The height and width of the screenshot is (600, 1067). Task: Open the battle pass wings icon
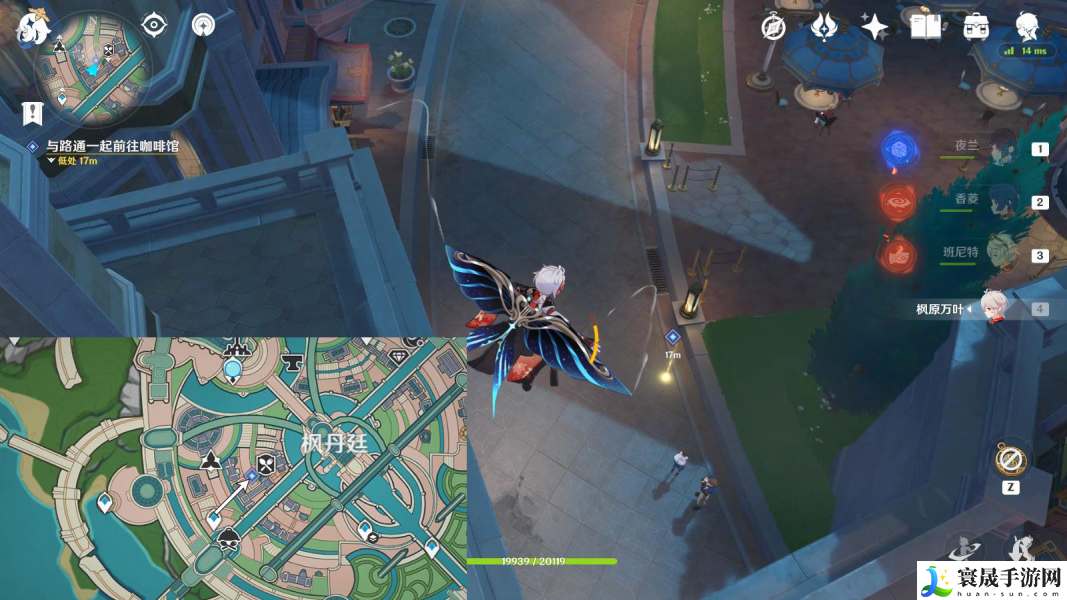coord(824,27)
